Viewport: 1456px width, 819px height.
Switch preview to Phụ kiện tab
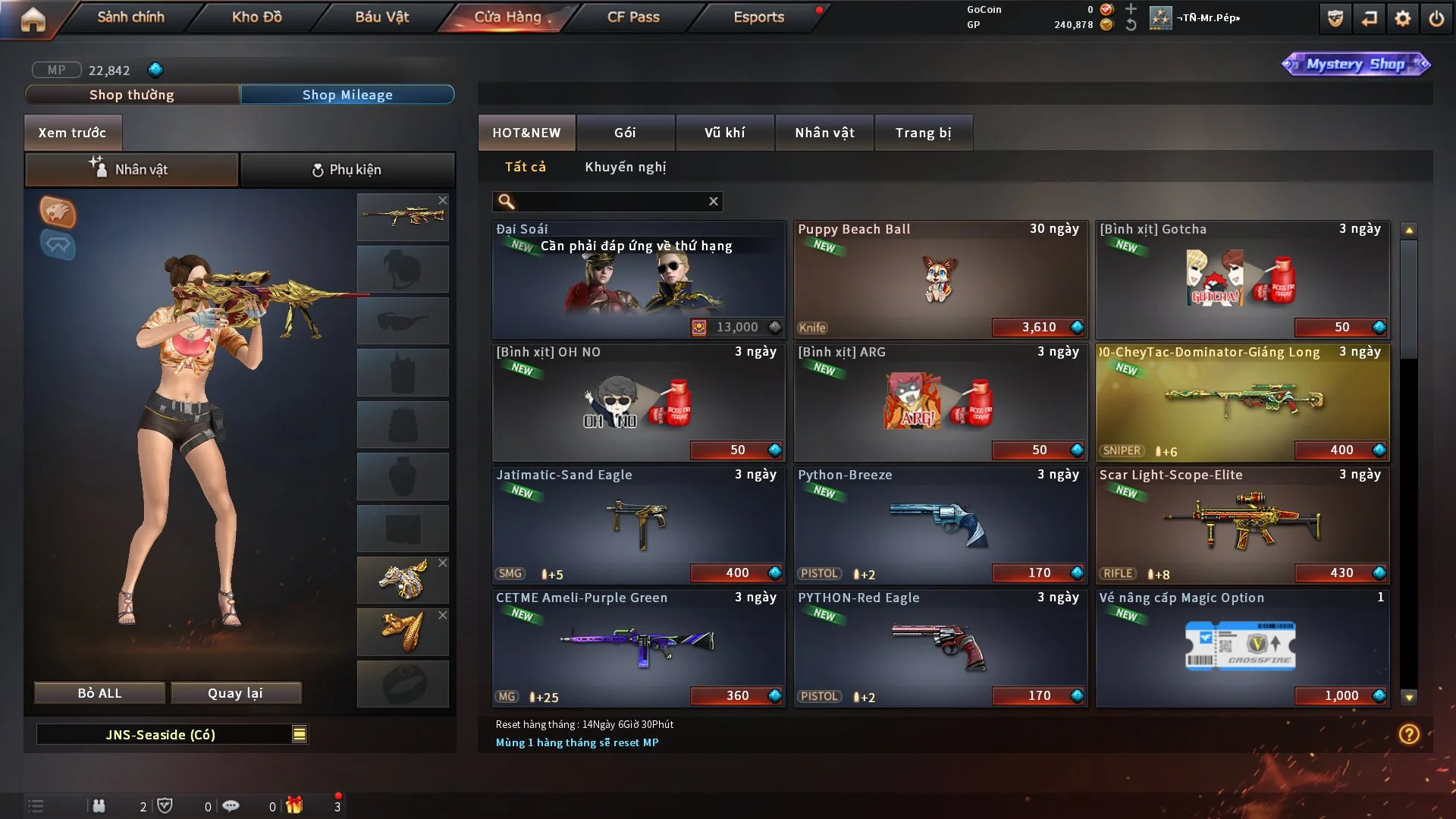pyautogui.click(x=347, y=170)
